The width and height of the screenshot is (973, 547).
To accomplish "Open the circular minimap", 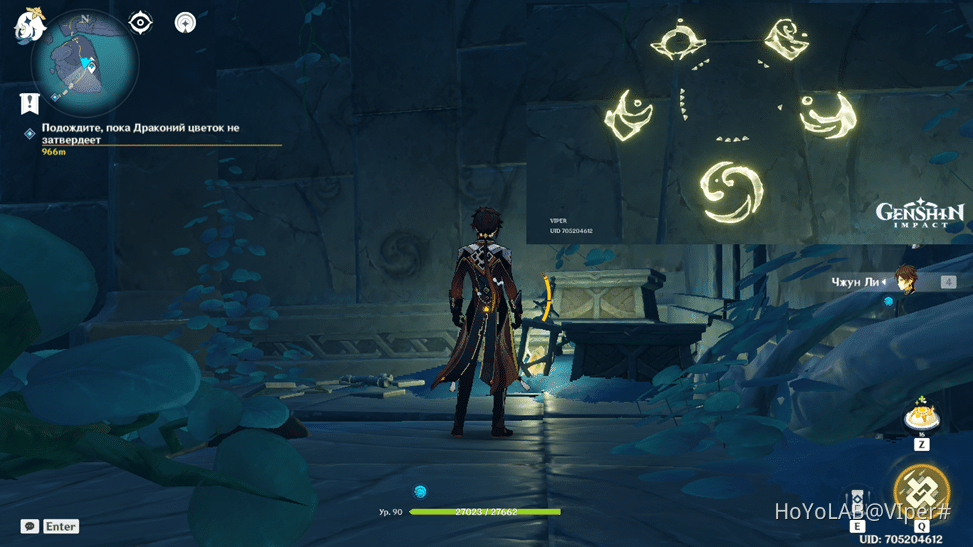I will (85, 63).
